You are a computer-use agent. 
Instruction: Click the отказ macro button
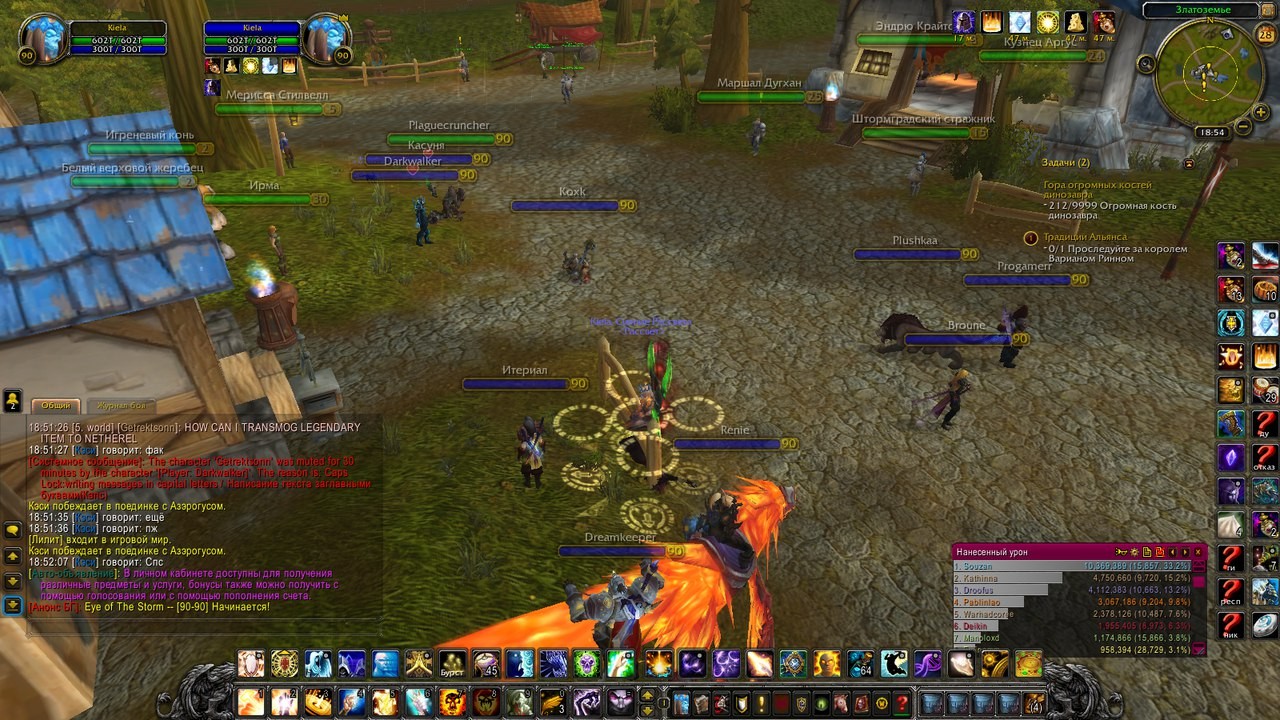[x=1265, y=457]
